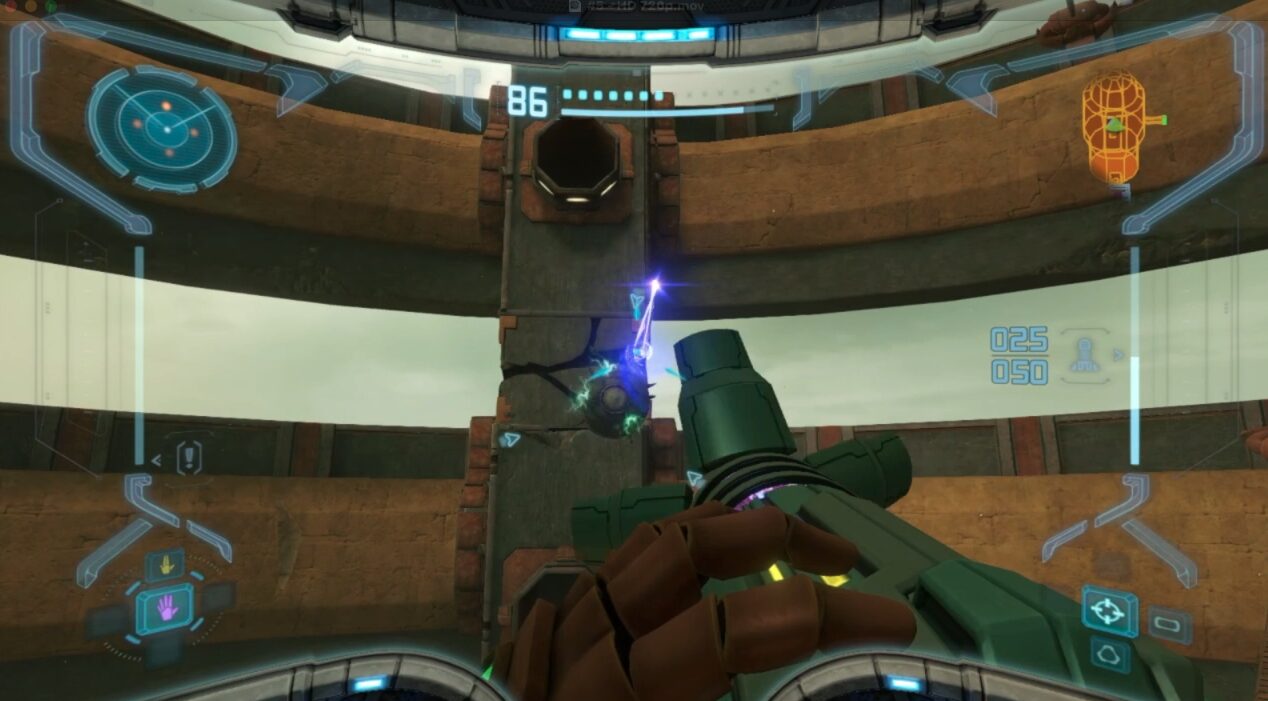Click the exclamation mark hazard indicator

click(x=190, y=457)
